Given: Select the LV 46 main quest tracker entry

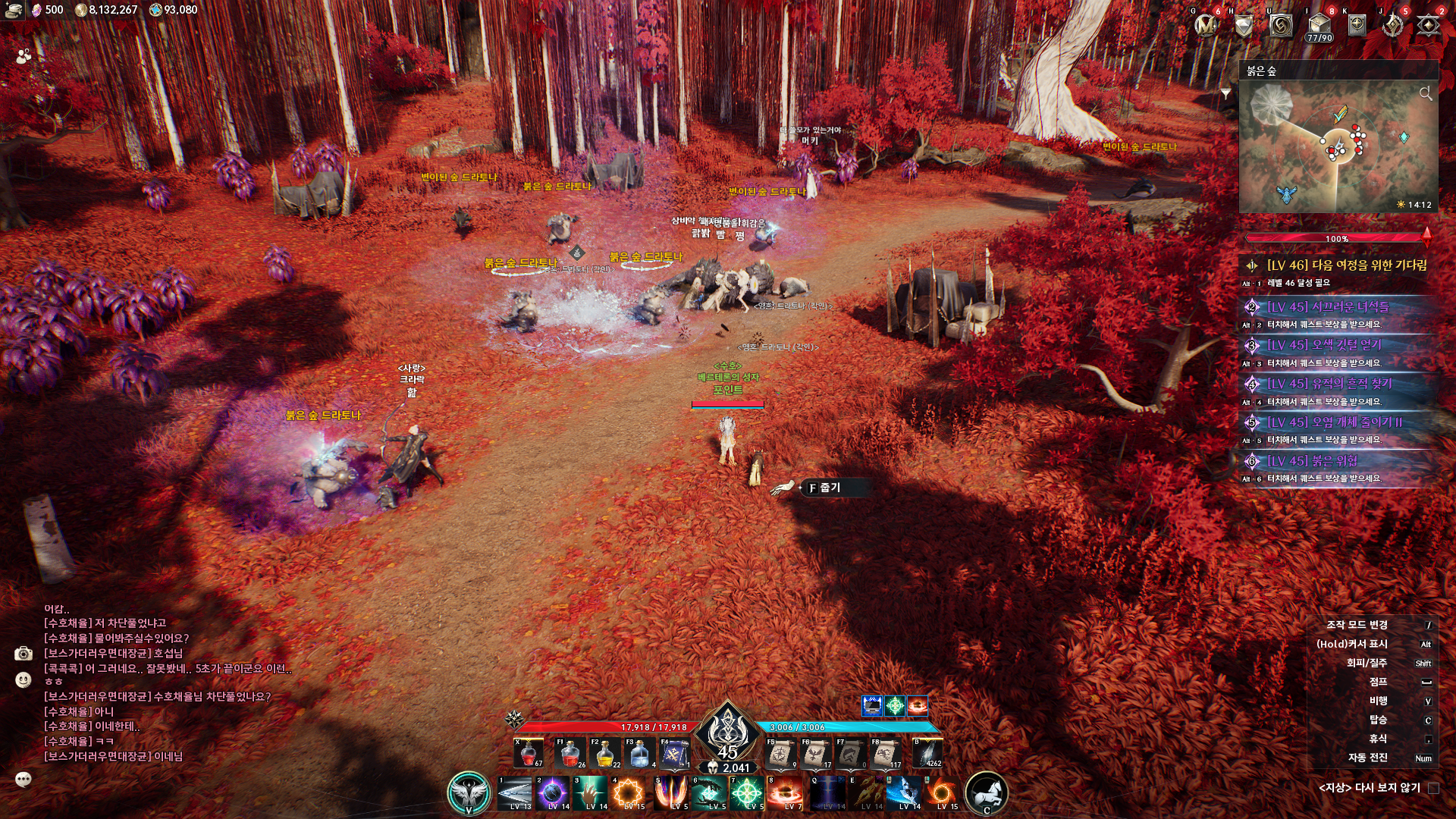Looking at the screenshot, I should pos(1346,265).
